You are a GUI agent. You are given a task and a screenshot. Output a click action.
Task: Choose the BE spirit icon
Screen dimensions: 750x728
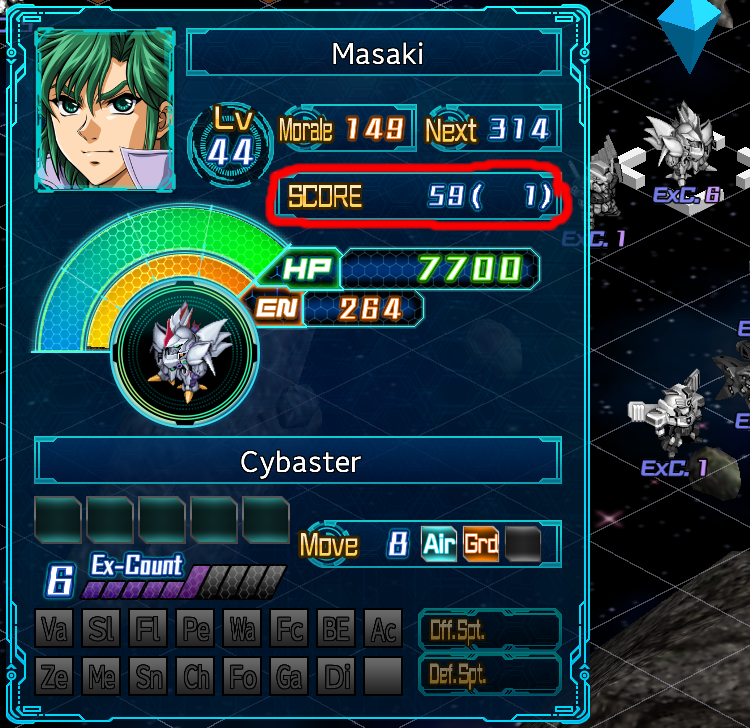tap(336, 630)
